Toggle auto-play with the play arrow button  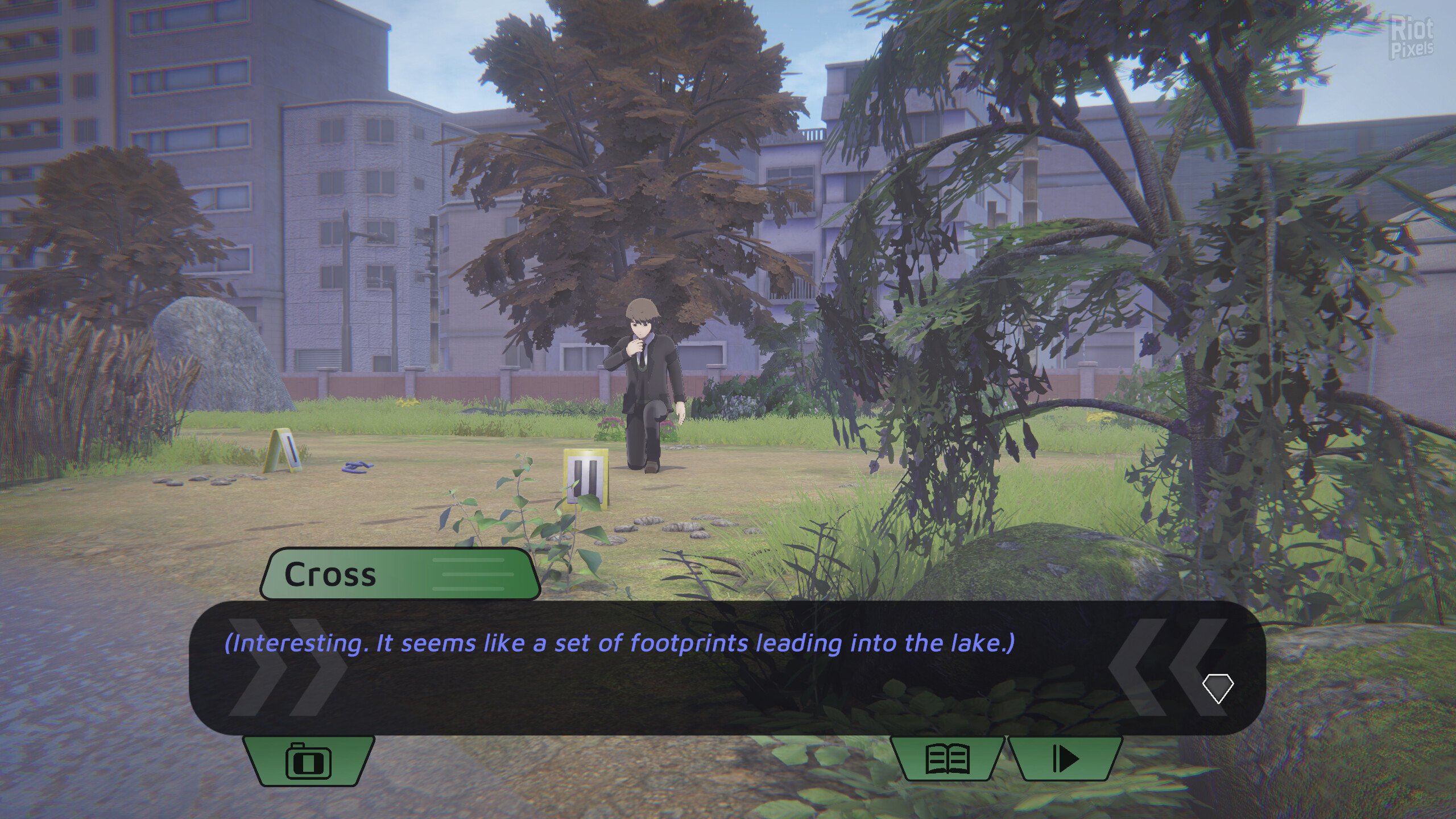[1065, 759]
